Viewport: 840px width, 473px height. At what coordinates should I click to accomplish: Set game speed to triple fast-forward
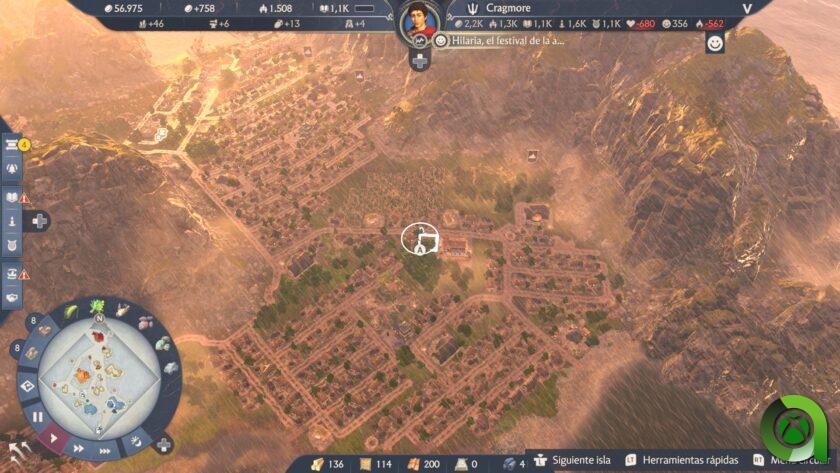(x=103, y=452)
